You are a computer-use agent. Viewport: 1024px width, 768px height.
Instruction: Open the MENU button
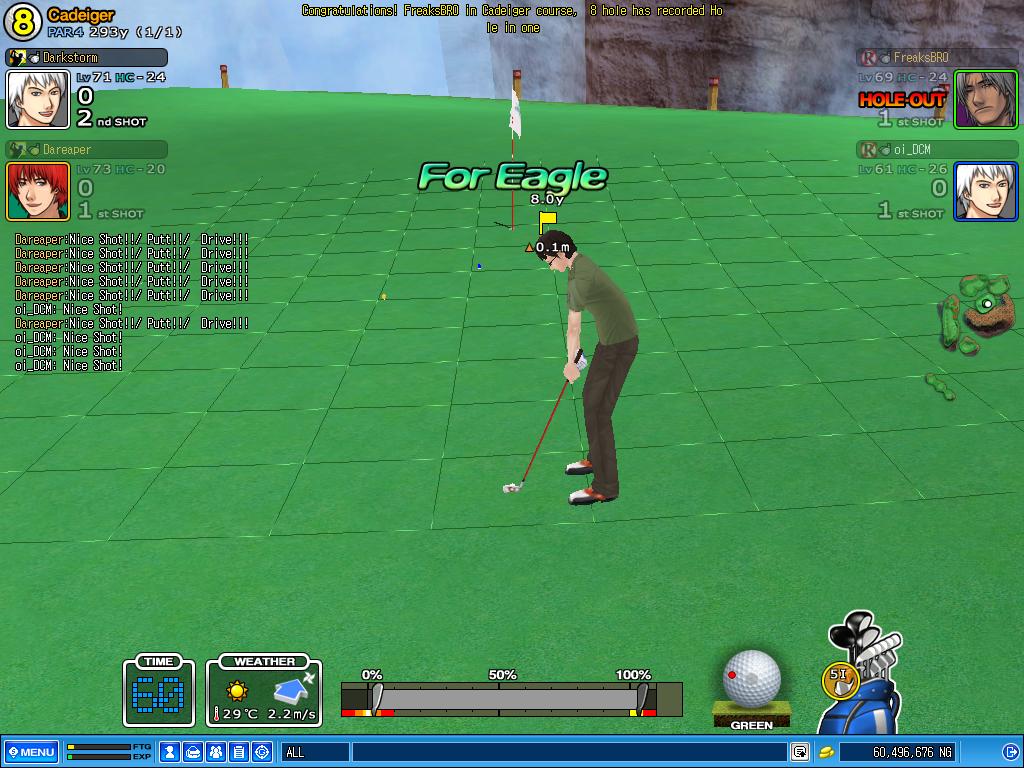tap(31, 752)
